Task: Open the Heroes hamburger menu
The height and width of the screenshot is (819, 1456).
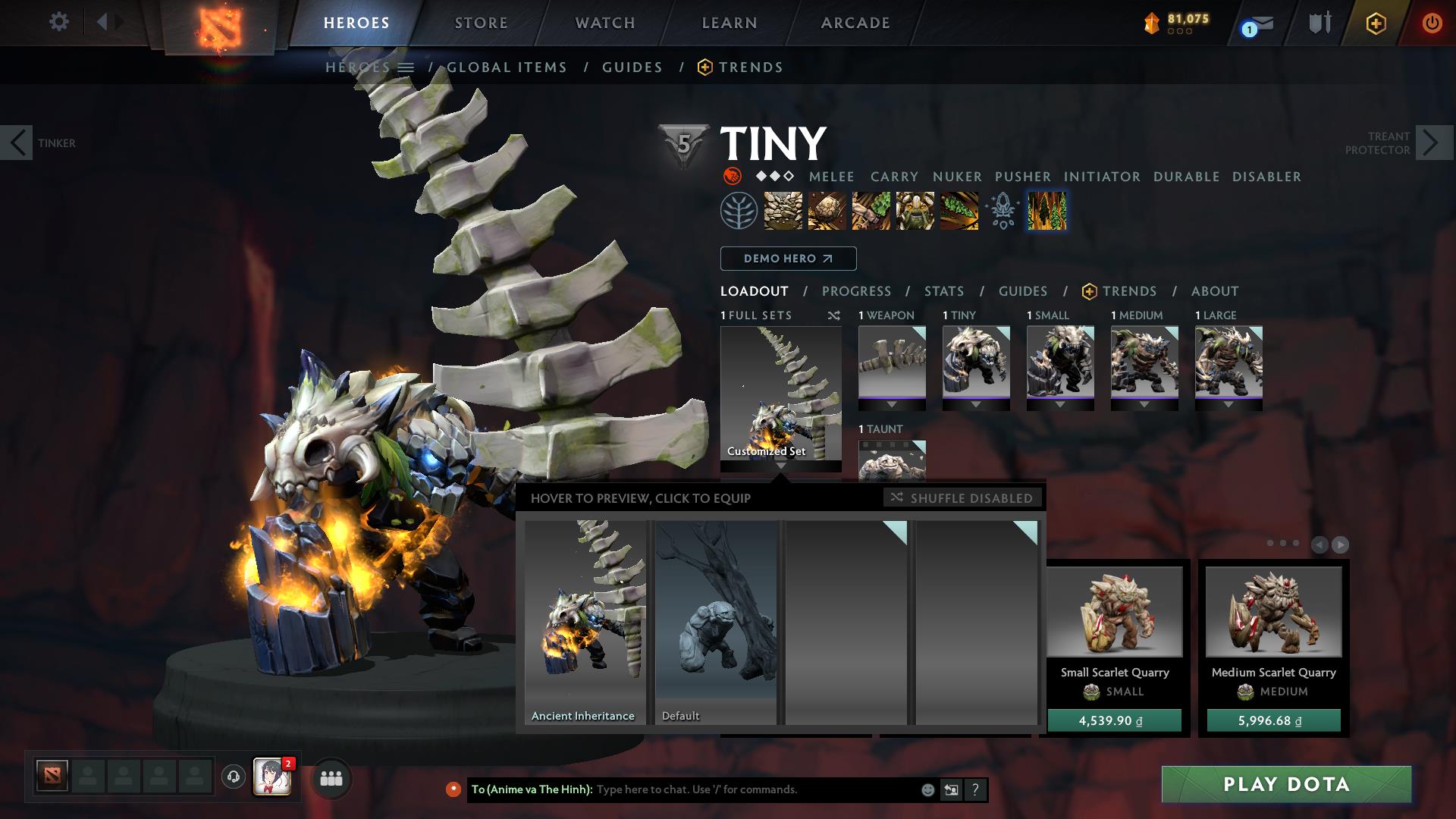Action: coord(407,67)
